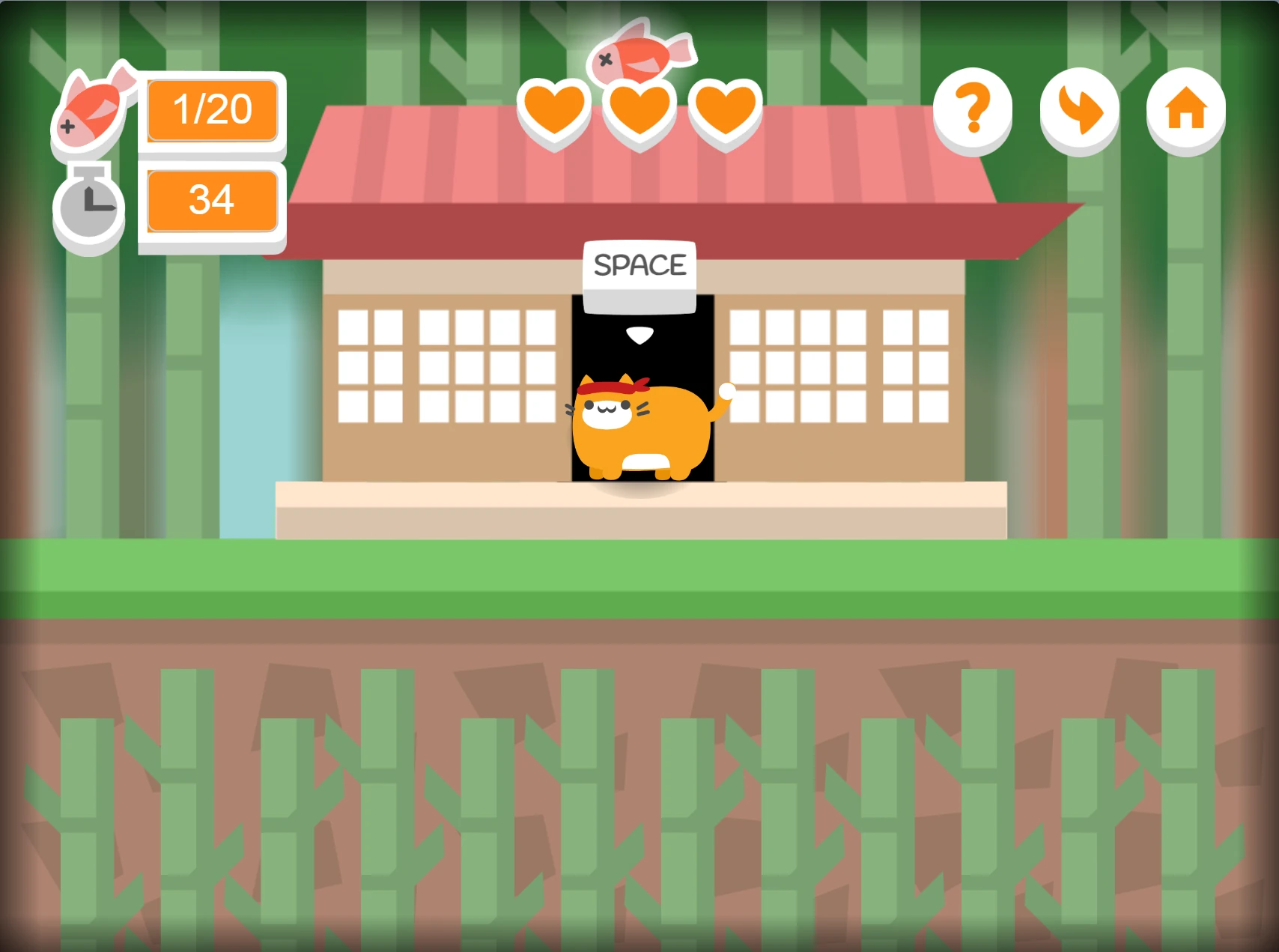Screen dimensions: 1279x952
Task: Click the 34 timer value field
Action: coord(212,200)
